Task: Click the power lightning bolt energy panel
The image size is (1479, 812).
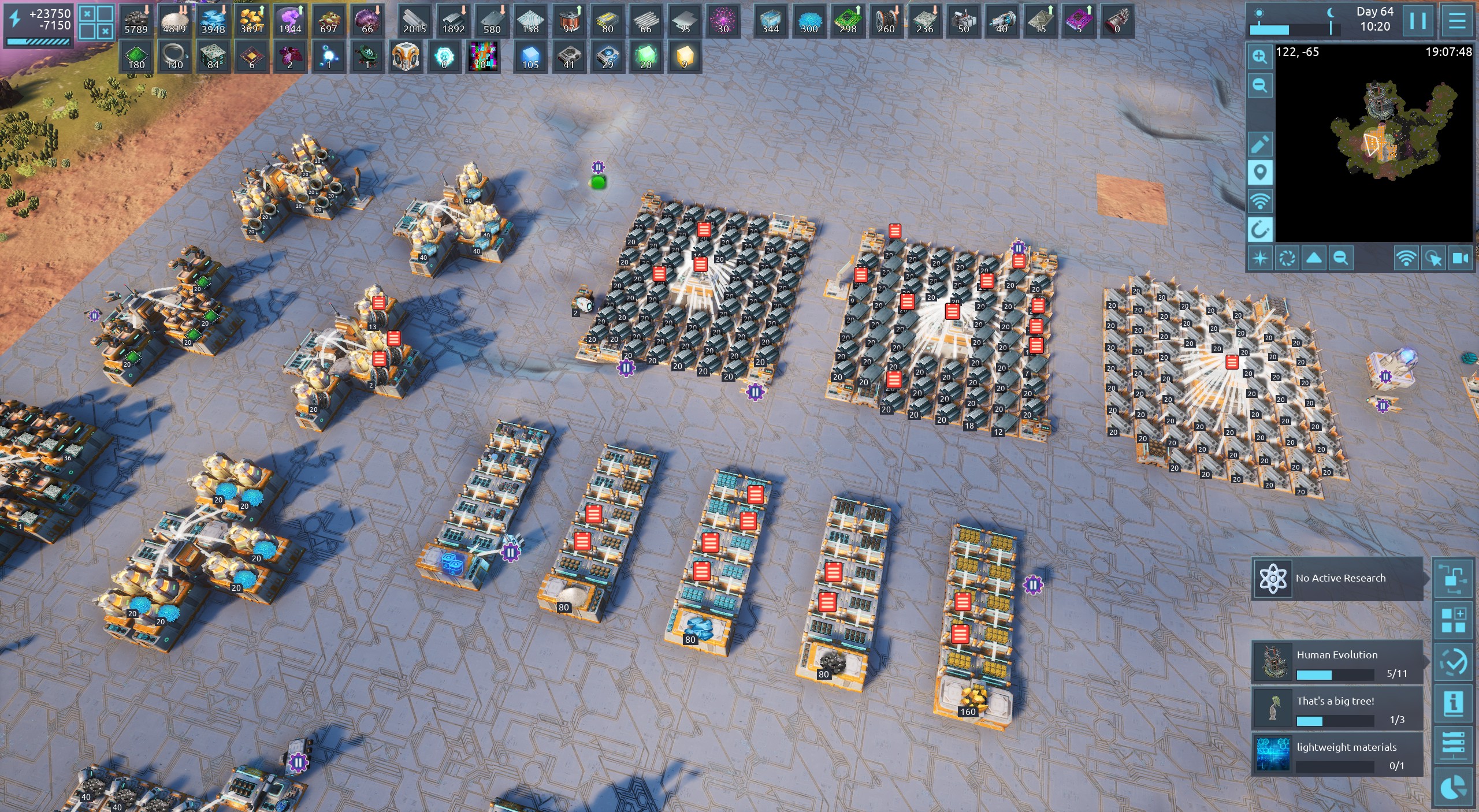Action: click(38, 24)
